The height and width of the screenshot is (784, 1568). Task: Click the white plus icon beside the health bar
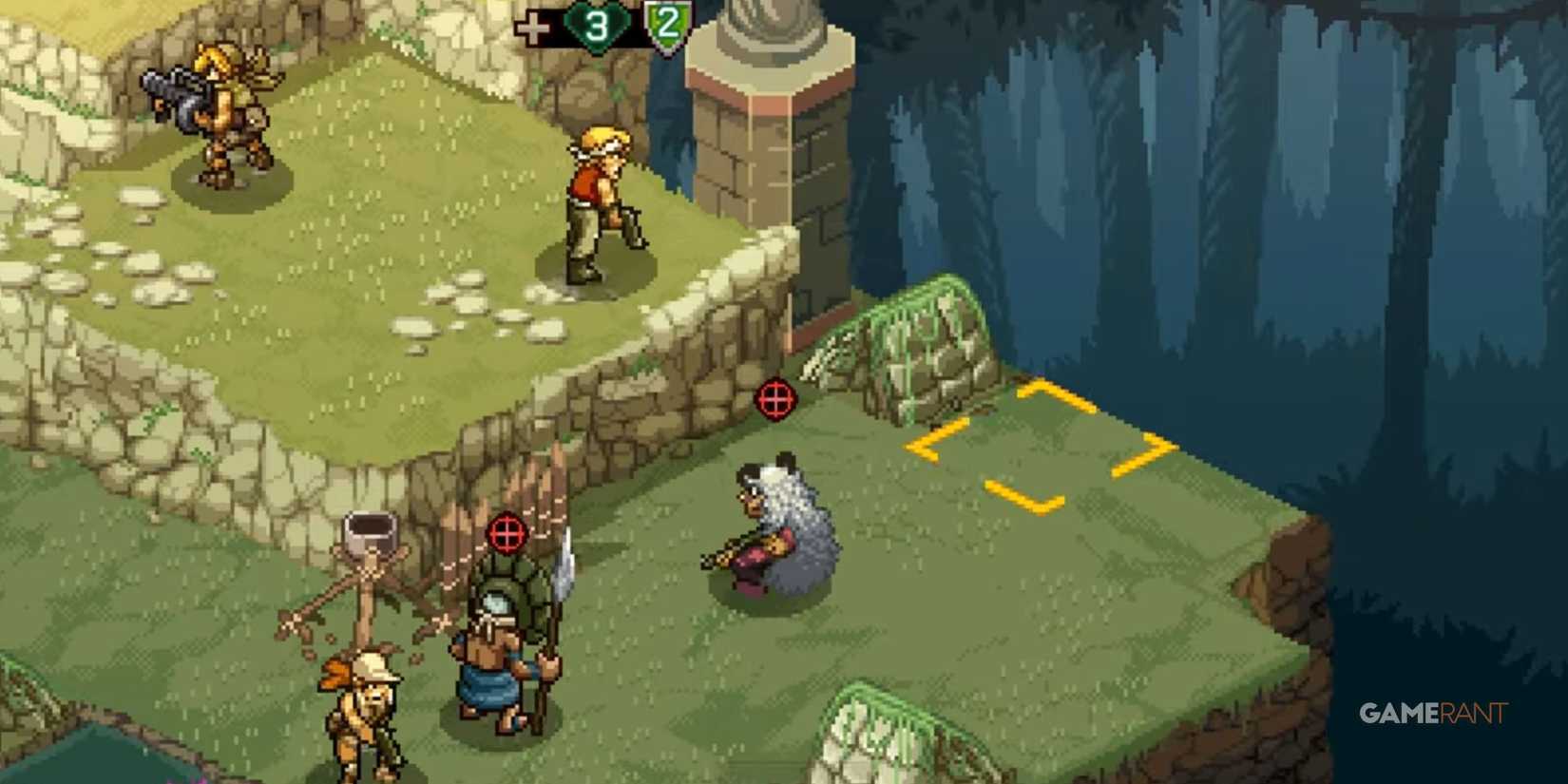533,26
